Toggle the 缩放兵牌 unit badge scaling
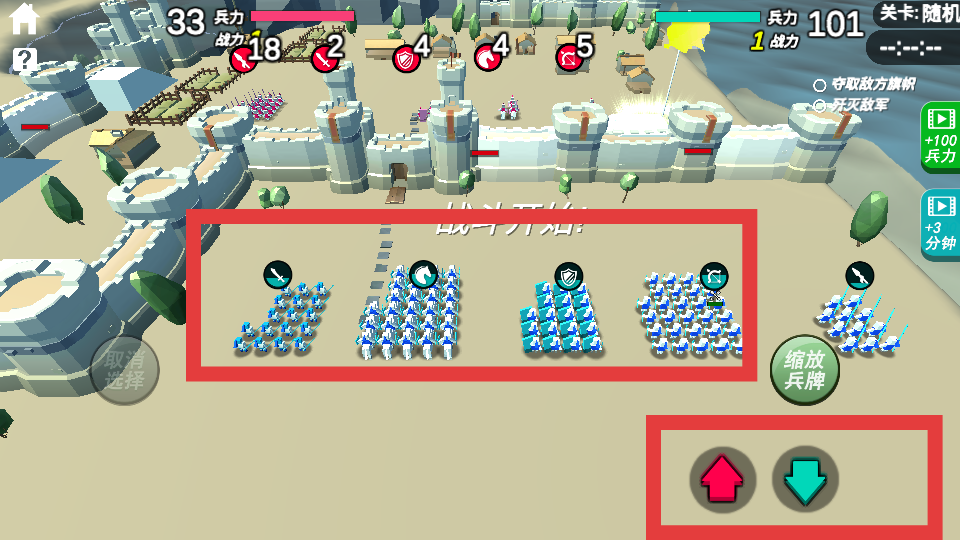 [805, 371]
